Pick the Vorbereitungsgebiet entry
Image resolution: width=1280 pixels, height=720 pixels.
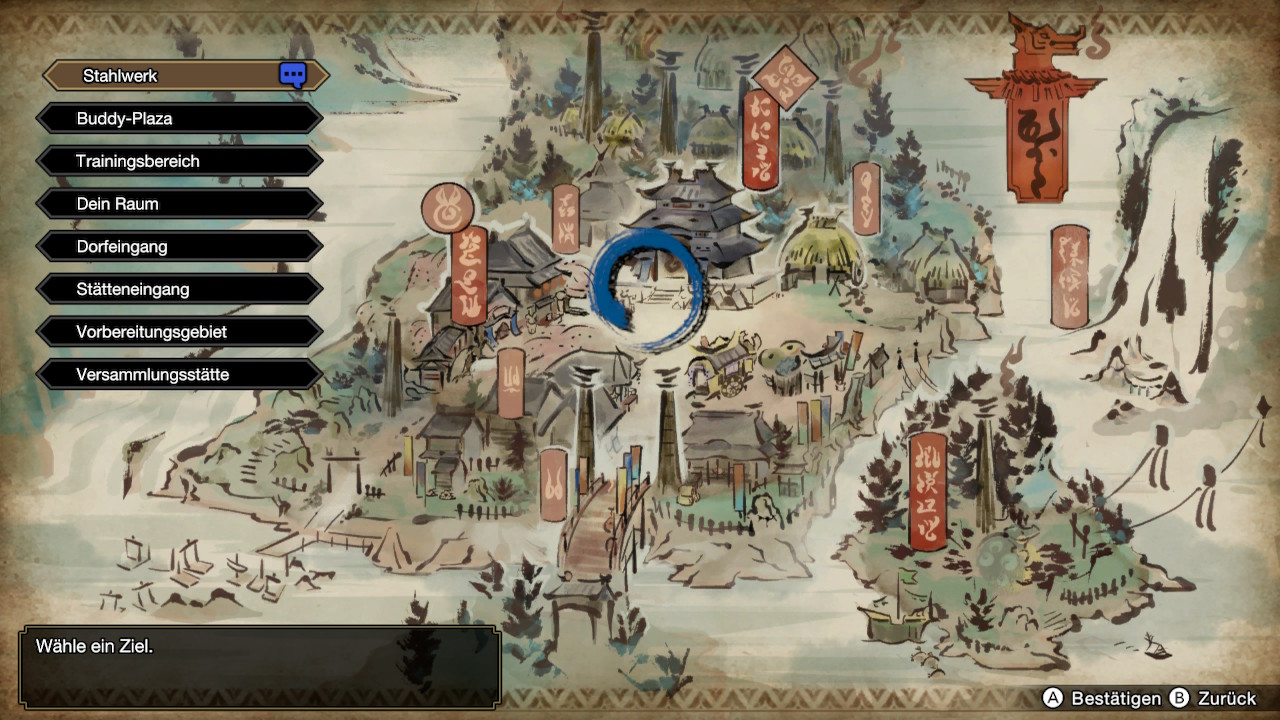180,332
